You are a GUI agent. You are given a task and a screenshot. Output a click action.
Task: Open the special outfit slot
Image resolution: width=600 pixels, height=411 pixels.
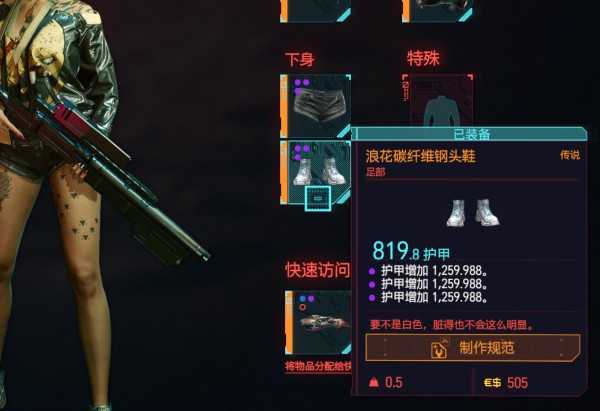(437, 104)
